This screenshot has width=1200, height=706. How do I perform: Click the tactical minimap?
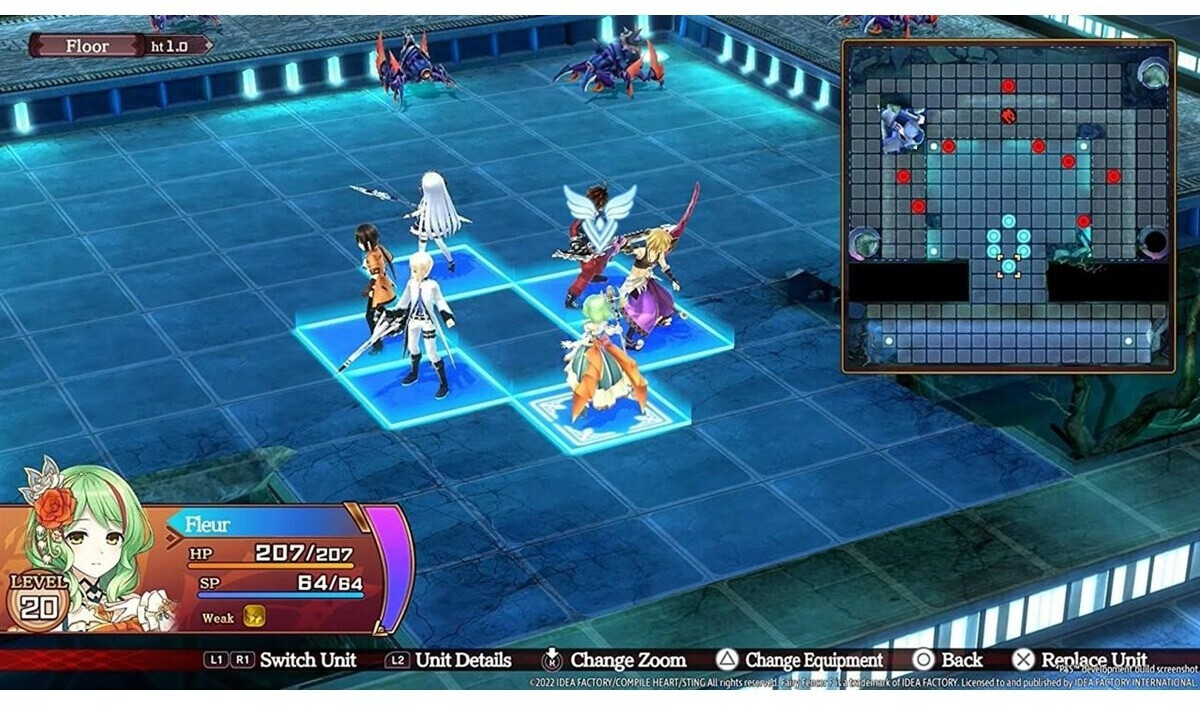1008,206
